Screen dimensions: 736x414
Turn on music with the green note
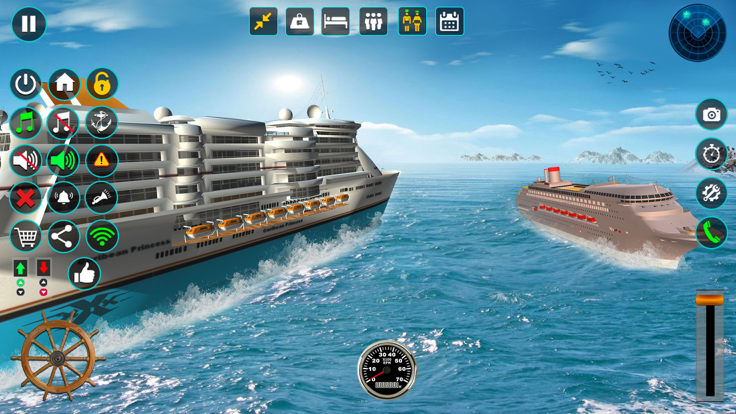[x=25, y=122]
